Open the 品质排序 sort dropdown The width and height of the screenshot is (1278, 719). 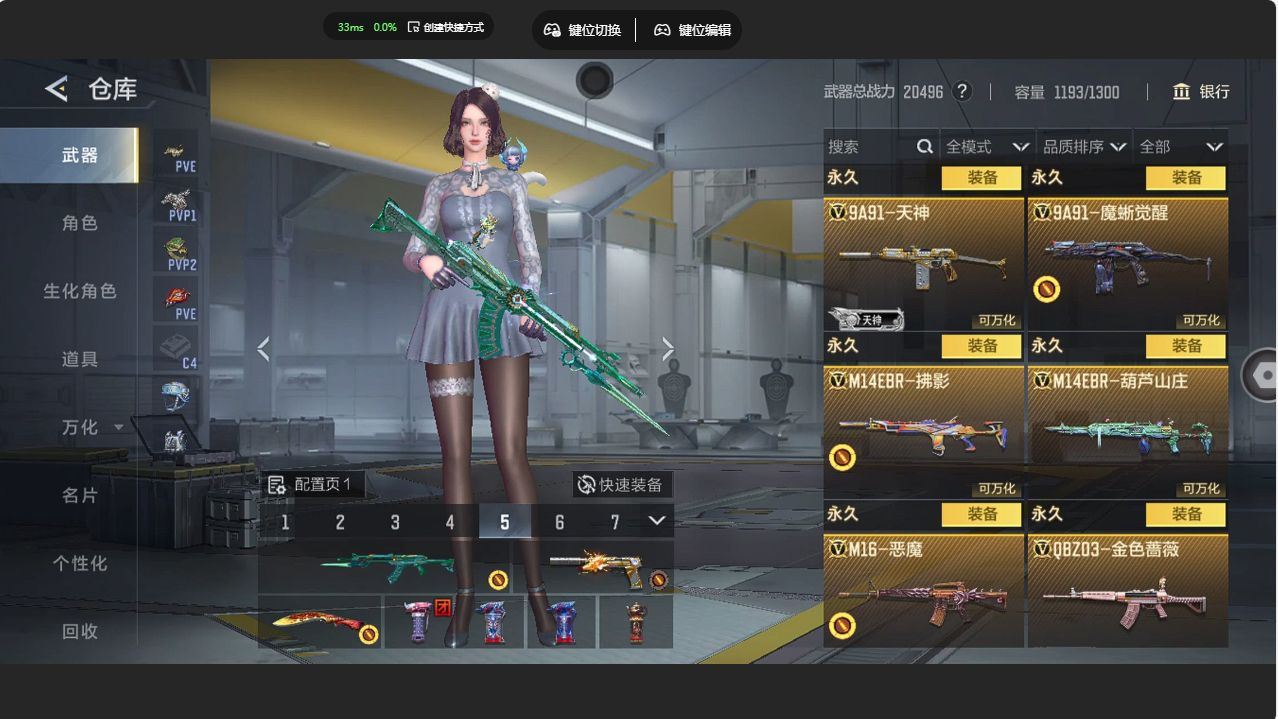tap(1084, 147)
